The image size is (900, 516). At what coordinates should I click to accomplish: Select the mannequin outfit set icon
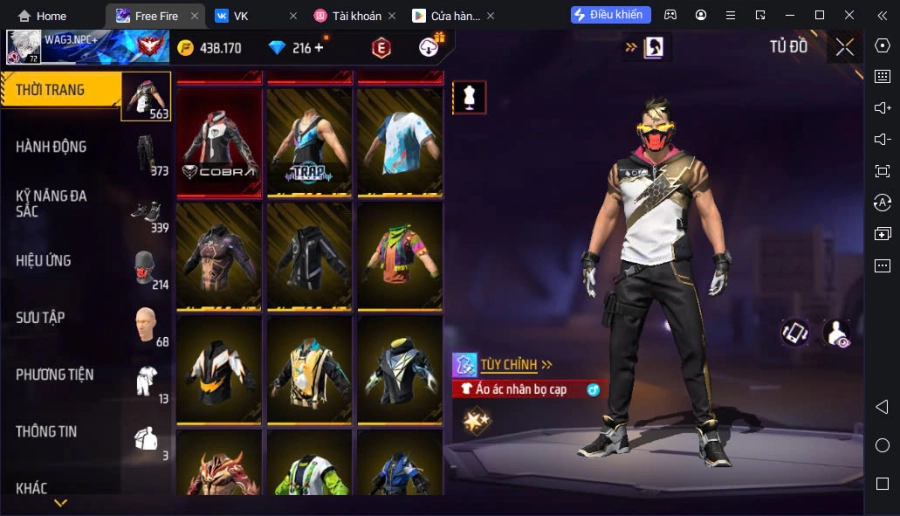469,97
